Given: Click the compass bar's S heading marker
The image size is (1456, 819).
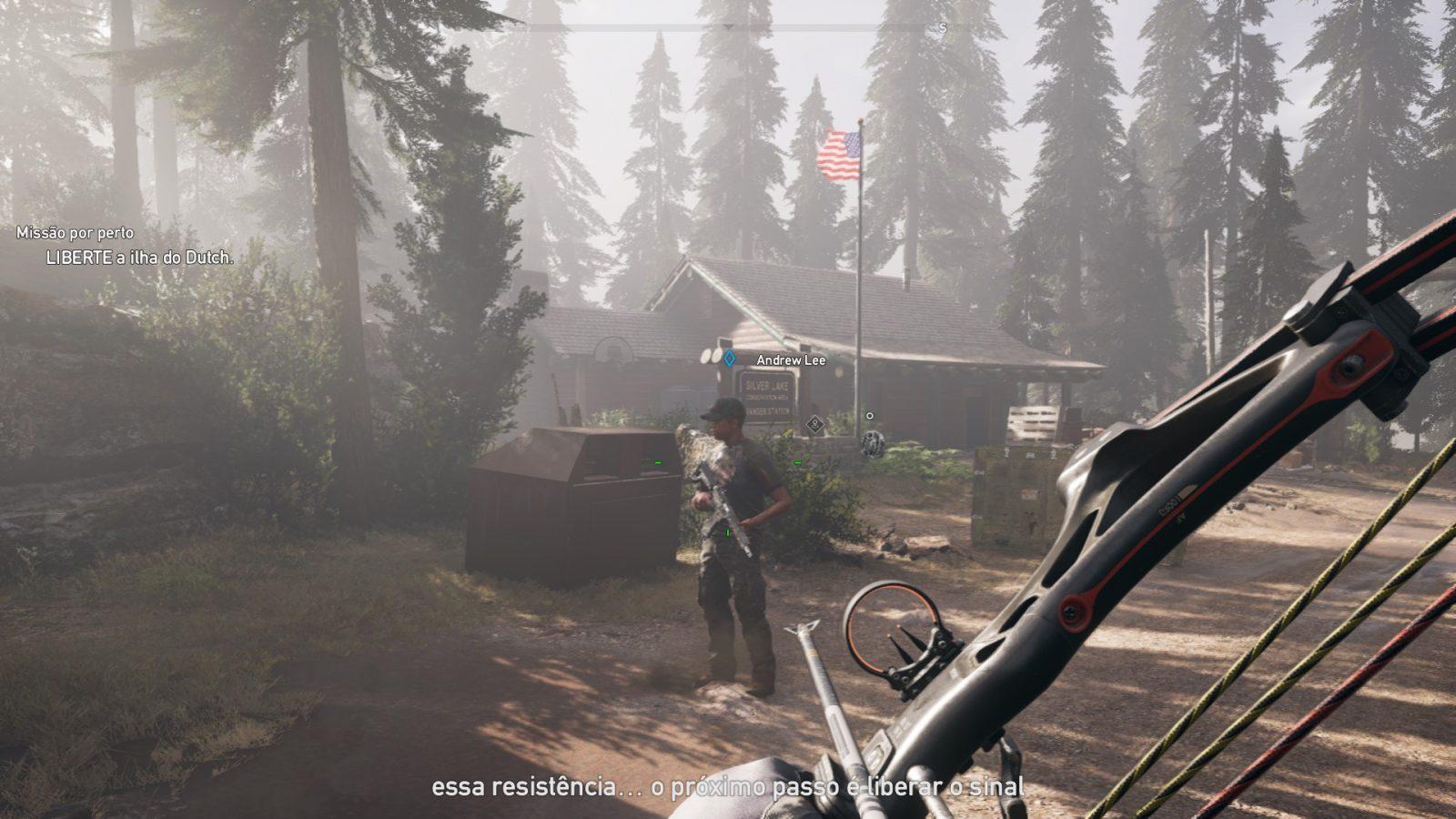Looking at the screenshot, I should tap(943, 28).
